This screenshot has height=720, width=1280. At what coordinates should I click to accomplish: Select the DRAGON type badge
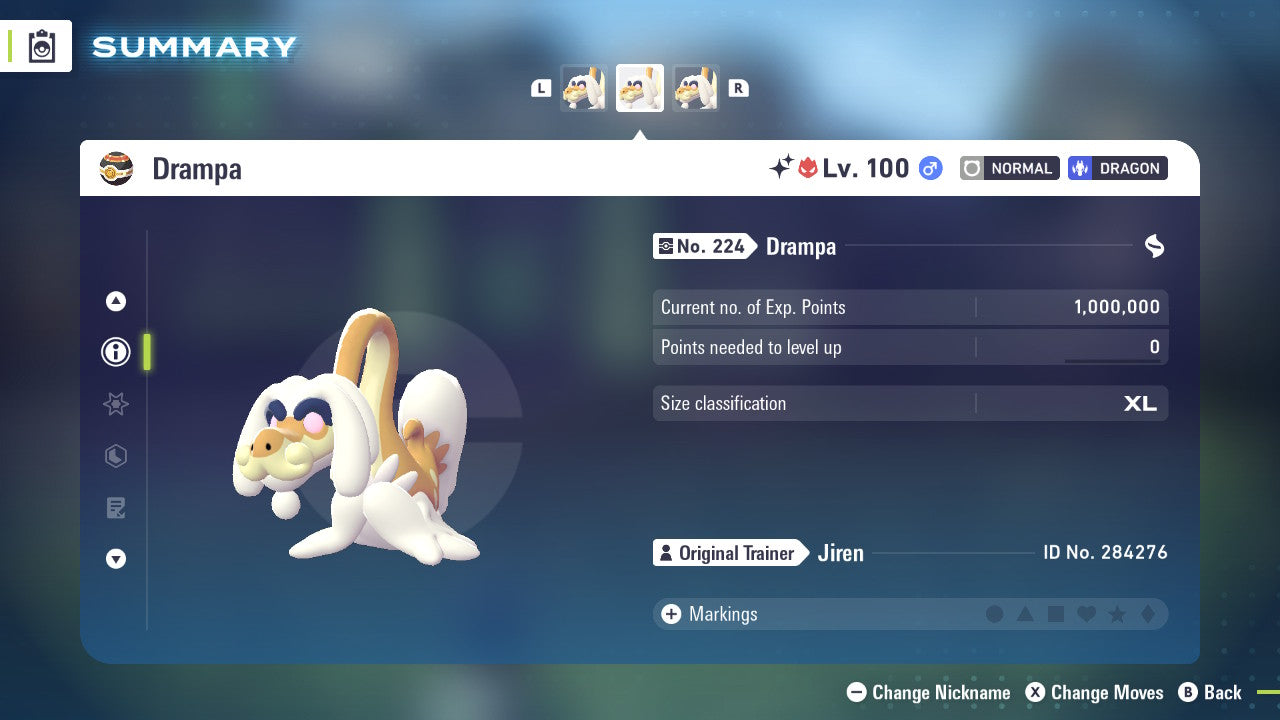[x=1117, y=168]
